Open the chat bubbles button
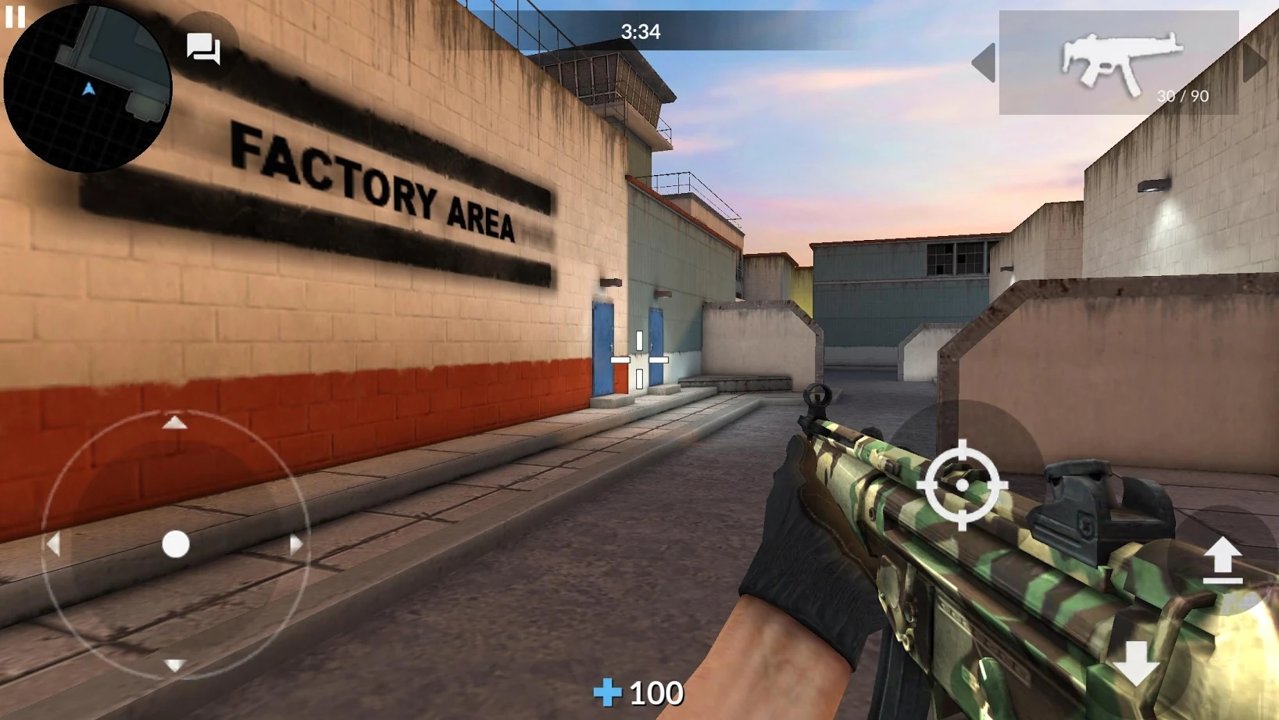The image size is (1279, 720). 204,48
